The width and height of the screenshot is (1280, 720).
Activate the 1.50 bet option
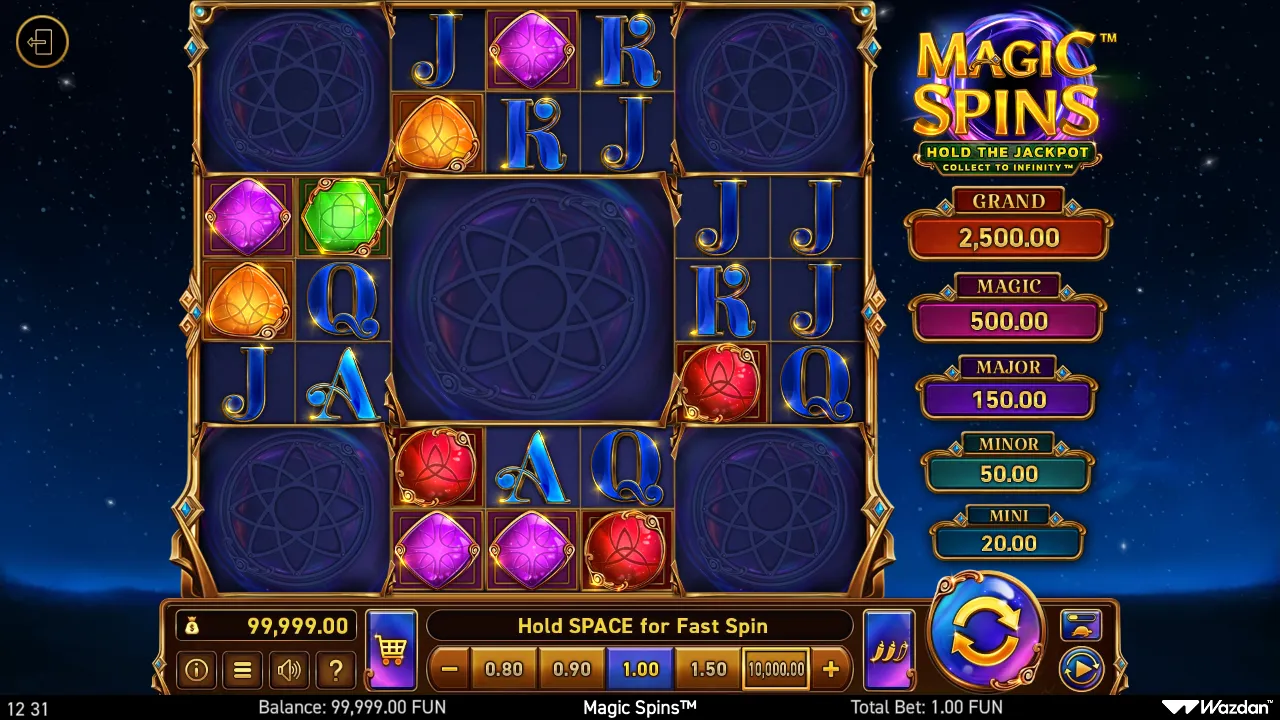[x=708, y=669]
